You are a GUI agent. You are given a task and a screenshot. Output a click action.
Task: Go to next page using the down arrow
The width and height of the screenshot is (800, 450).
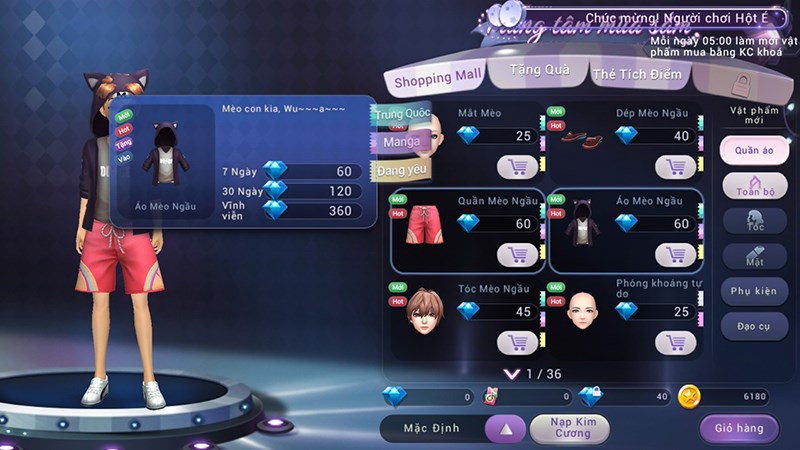[x=512, y=374]
